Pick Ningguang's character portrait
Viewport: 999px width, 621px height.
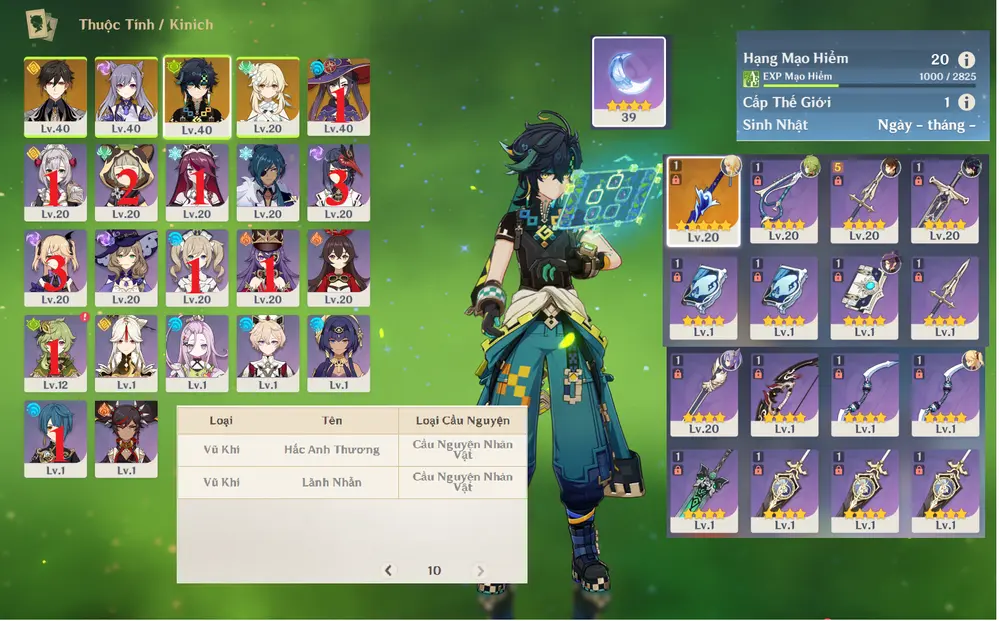(x=126, y=354)
